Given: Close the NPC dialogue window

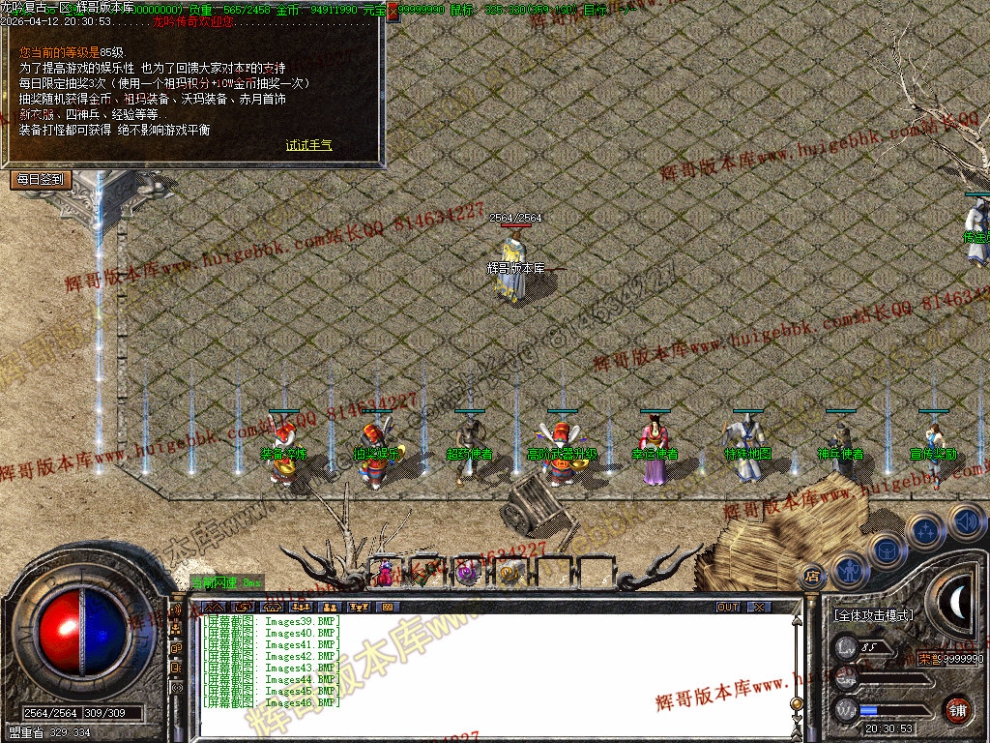Looking at the screenshot, I should (393, 11).
